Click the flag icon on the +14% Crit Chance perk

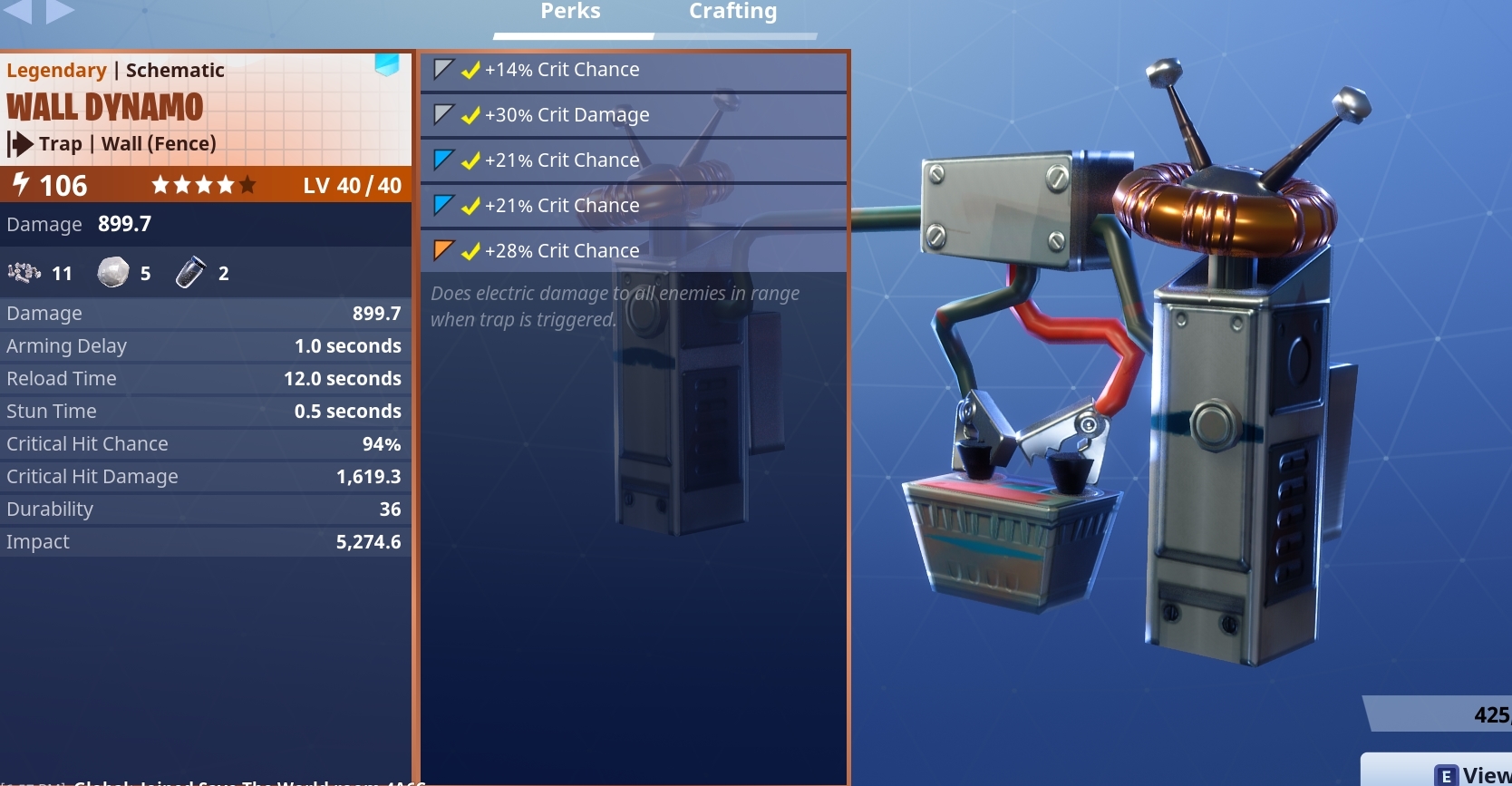[442, 69]
